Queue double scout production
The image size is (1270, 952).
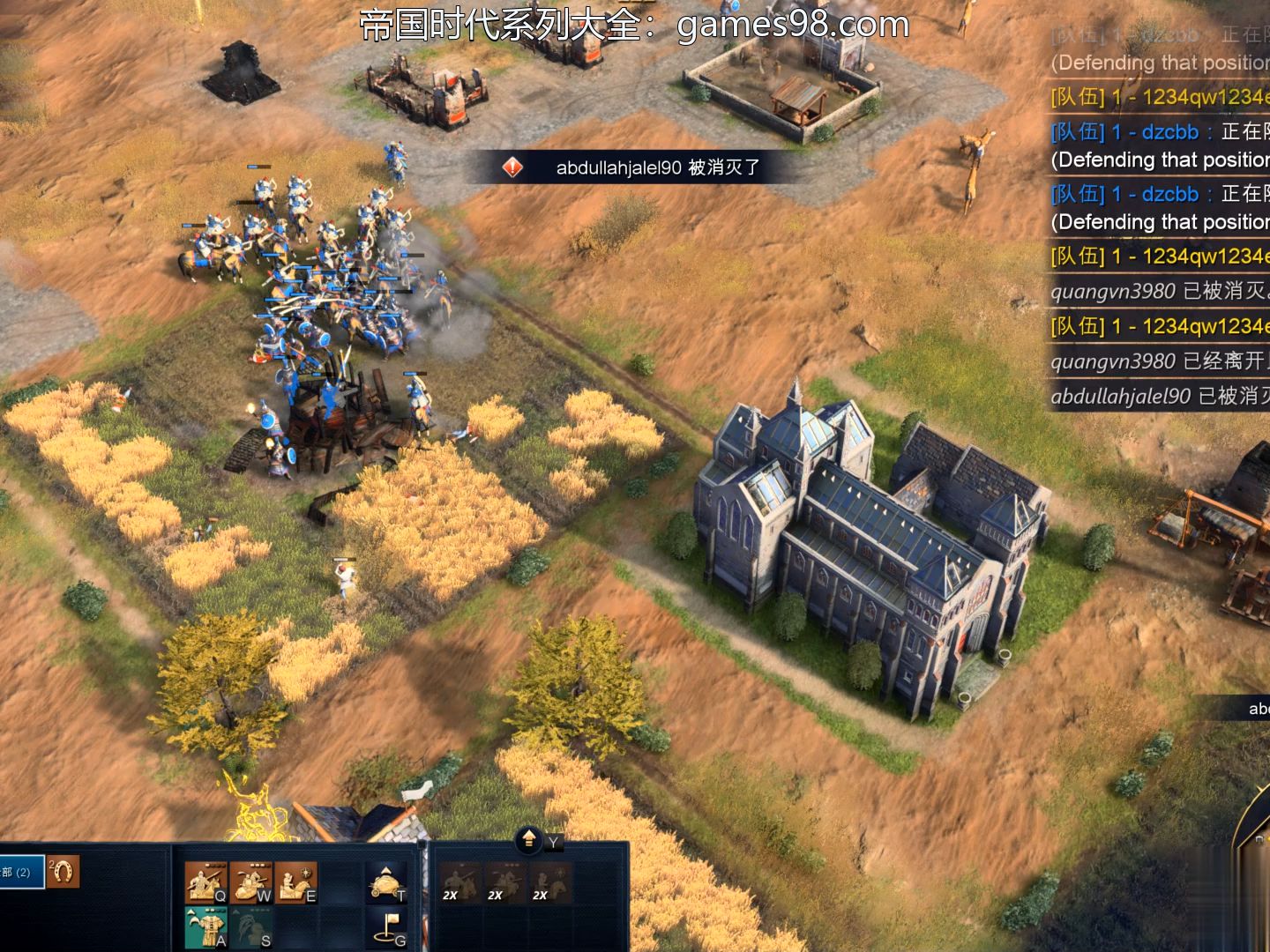(549, 881)
